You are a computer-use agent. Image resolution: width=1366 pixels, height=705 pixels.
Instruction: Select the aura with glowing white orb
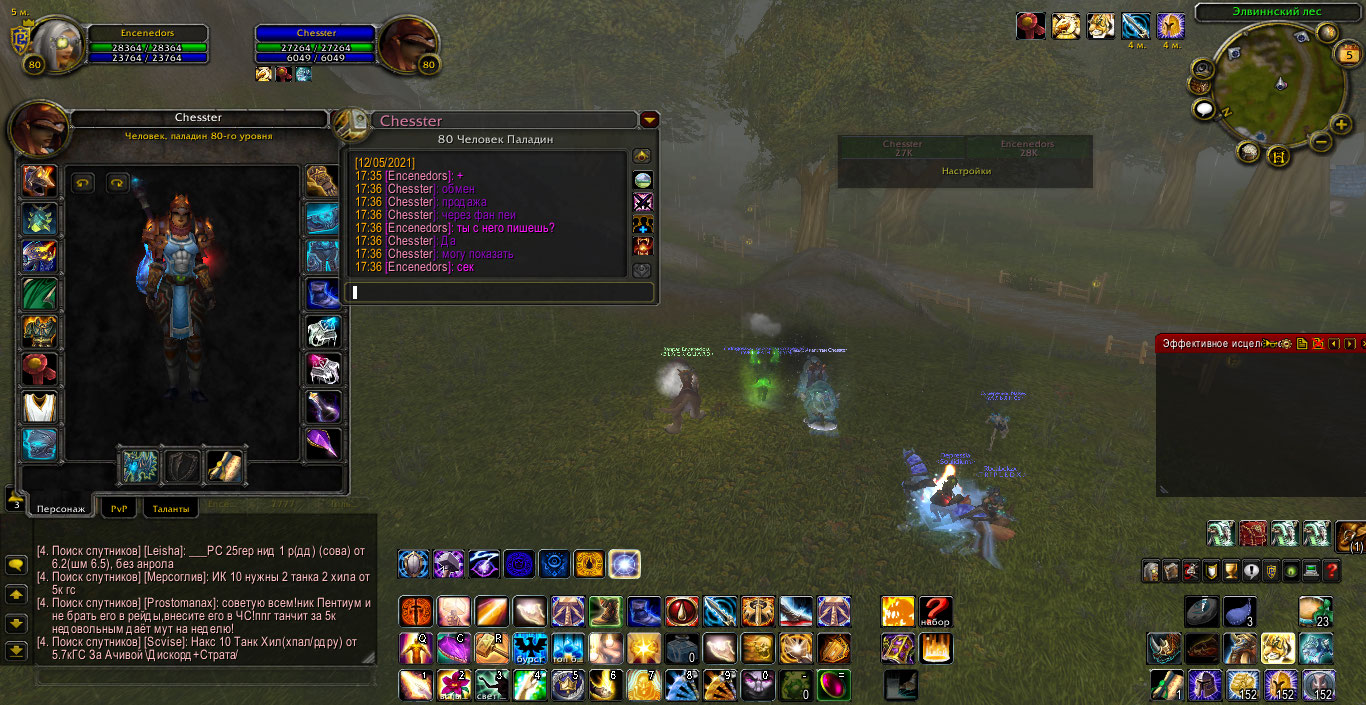(x=624, y=564)
